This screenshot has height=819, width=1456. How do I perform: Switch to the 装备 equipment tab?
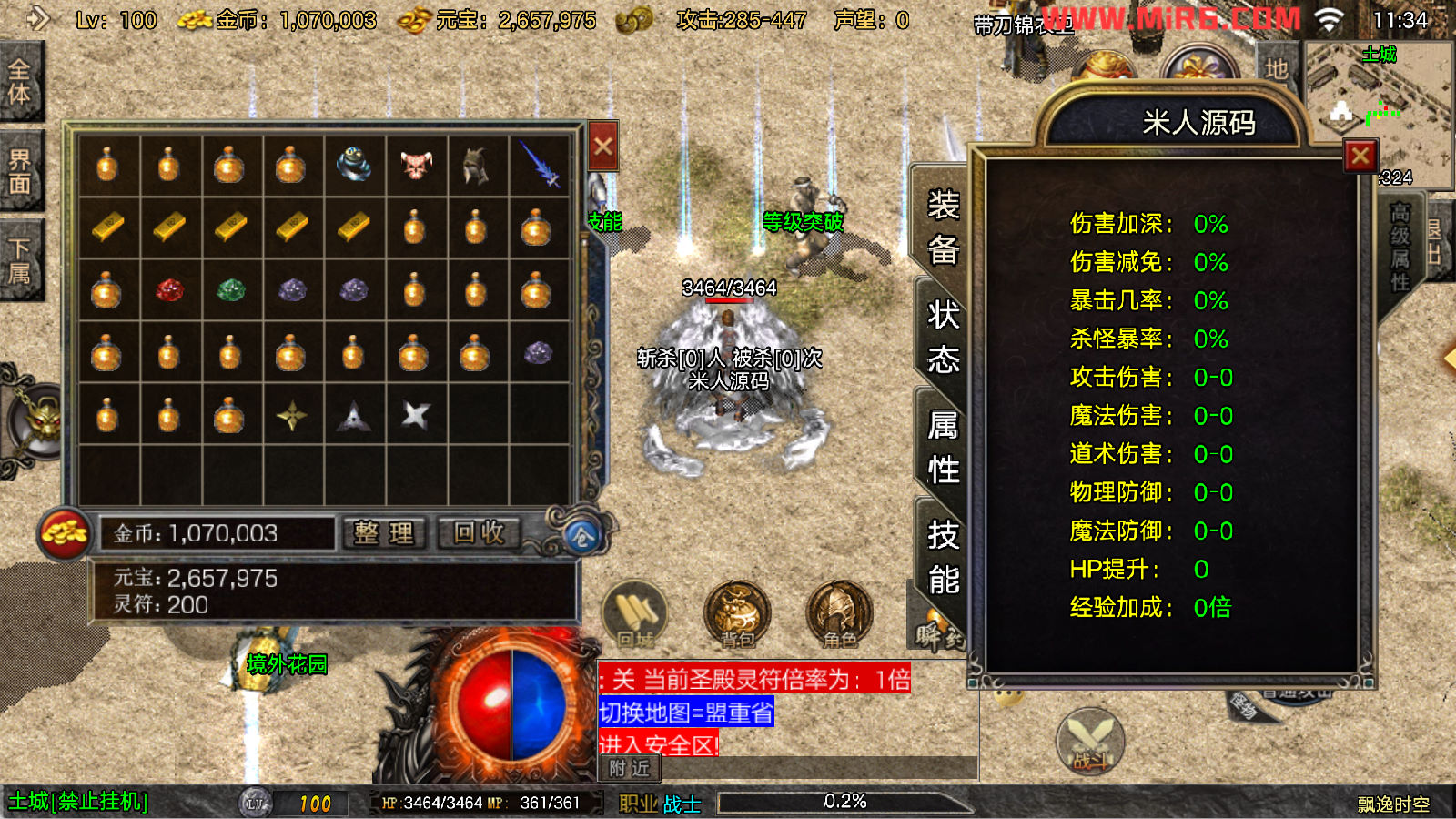coord(943,227)
